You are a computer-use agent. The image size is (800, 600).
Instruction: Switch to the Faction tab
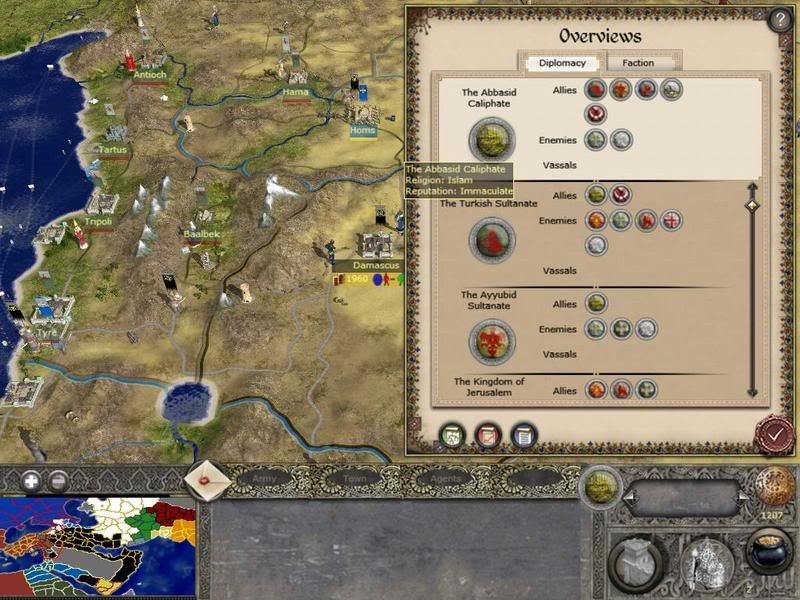click(638, 63)
